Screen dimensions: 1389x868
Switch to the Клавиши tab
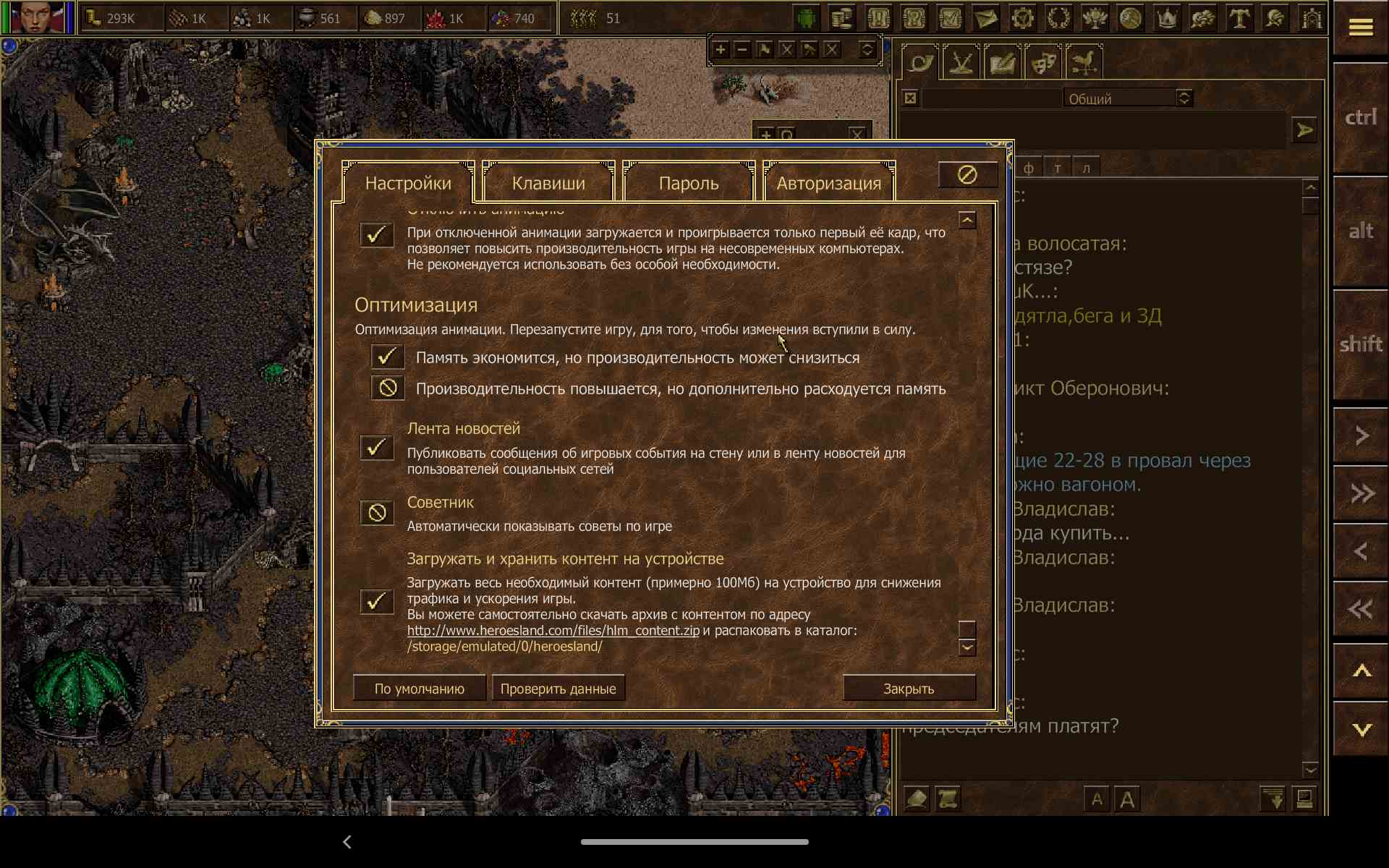click(x=548, y=183)
